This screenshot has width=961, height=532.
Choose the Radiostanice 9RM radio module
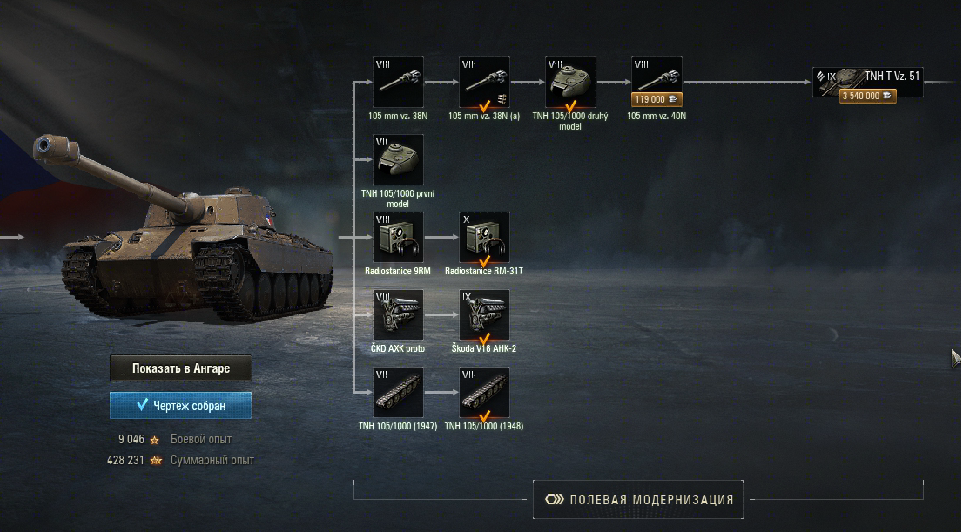[x=398, y=237]
